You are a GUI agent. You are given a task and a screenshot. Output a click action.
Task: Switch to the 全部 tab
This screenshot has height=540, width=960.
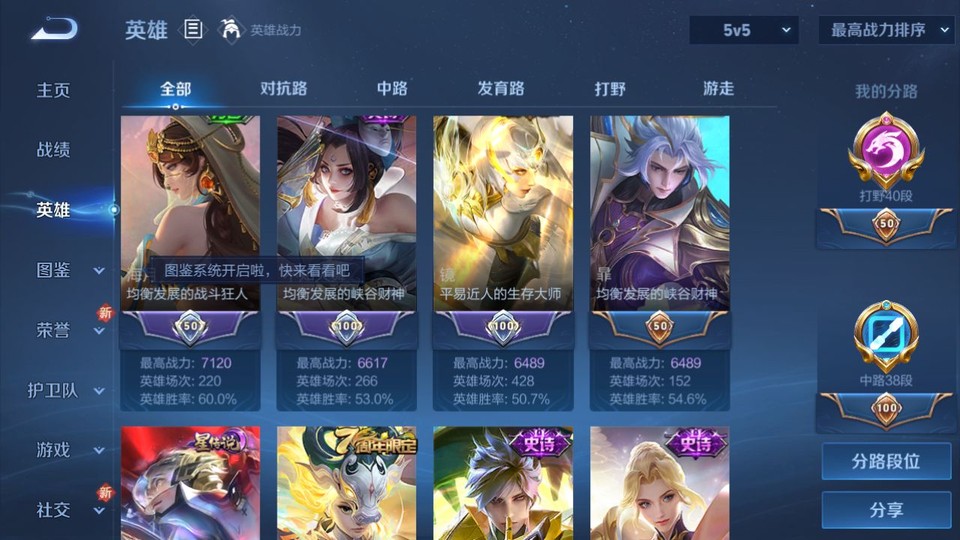click(x=176, y=89)
